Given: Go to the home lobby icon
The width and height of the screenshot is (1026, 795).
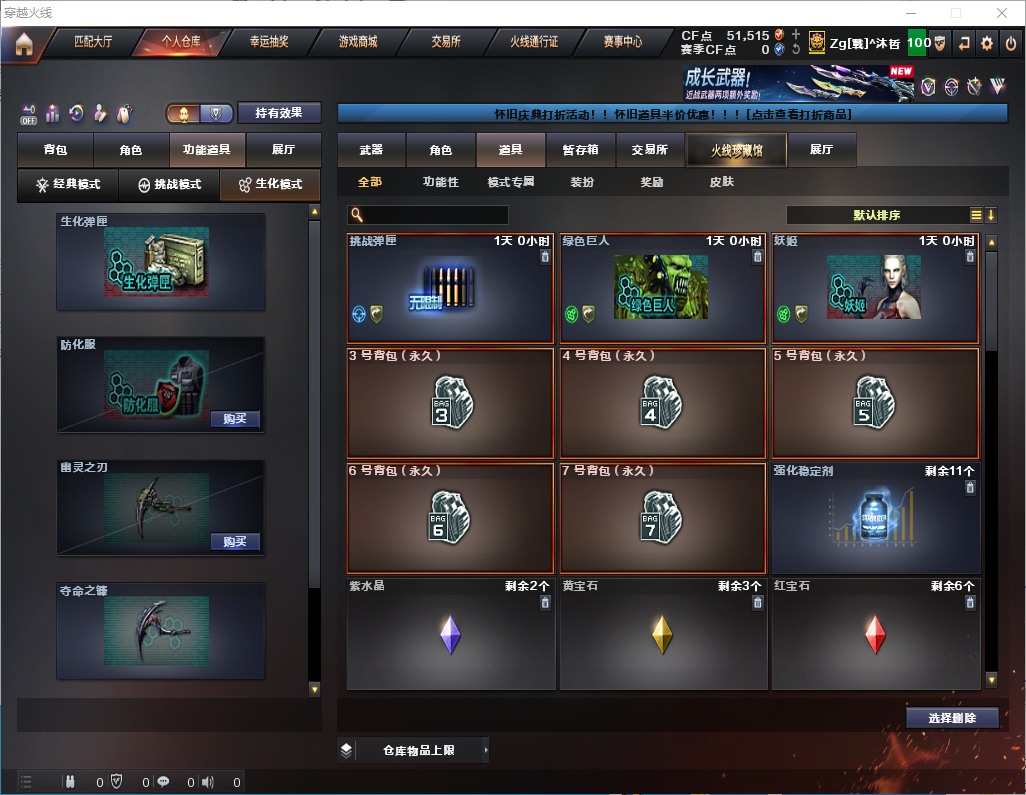Looking at the screenshot, I should click(23, 44).
